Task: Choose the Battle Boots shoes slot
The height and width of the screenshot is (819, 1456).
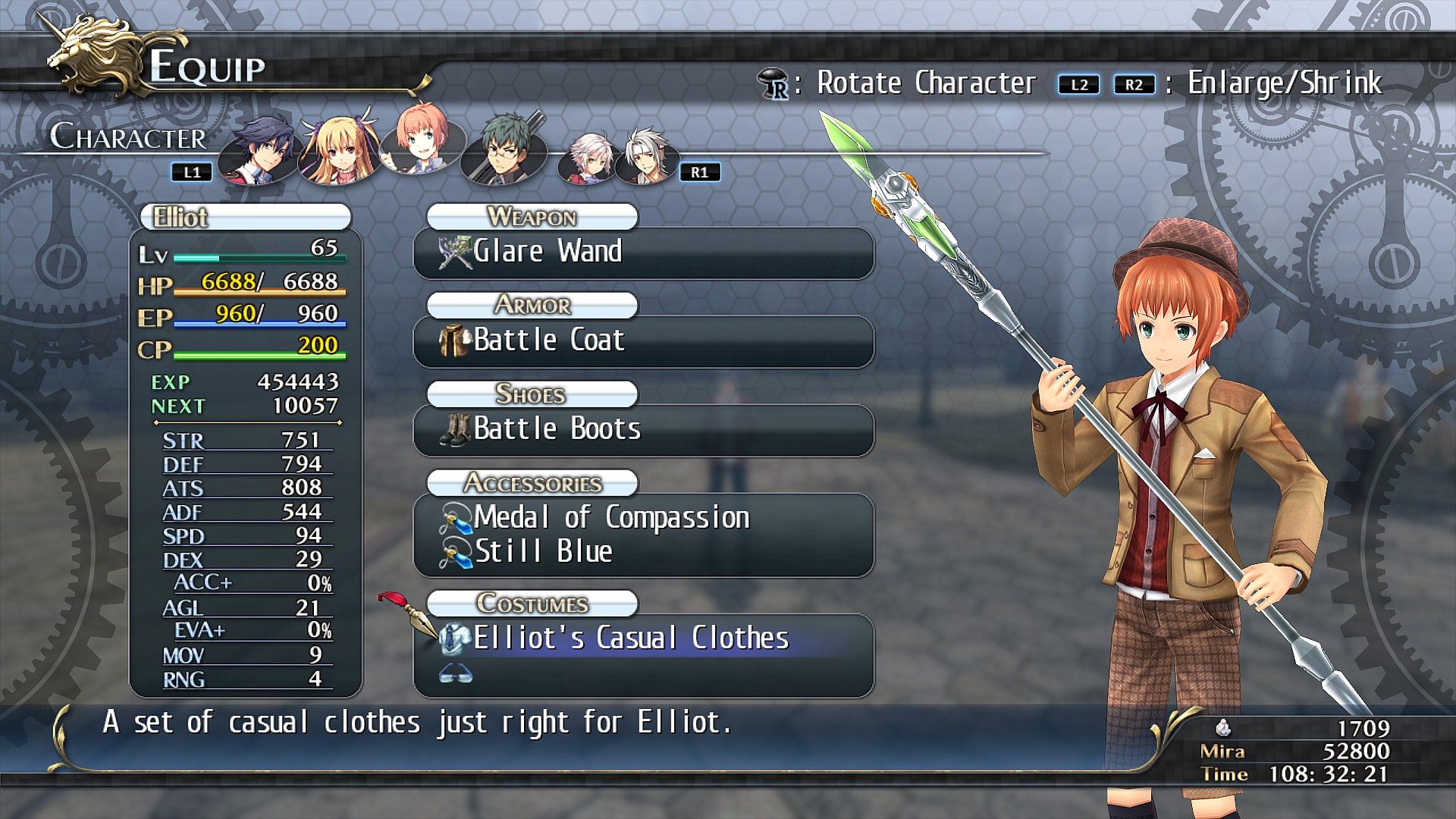Action: coord(643,429)
